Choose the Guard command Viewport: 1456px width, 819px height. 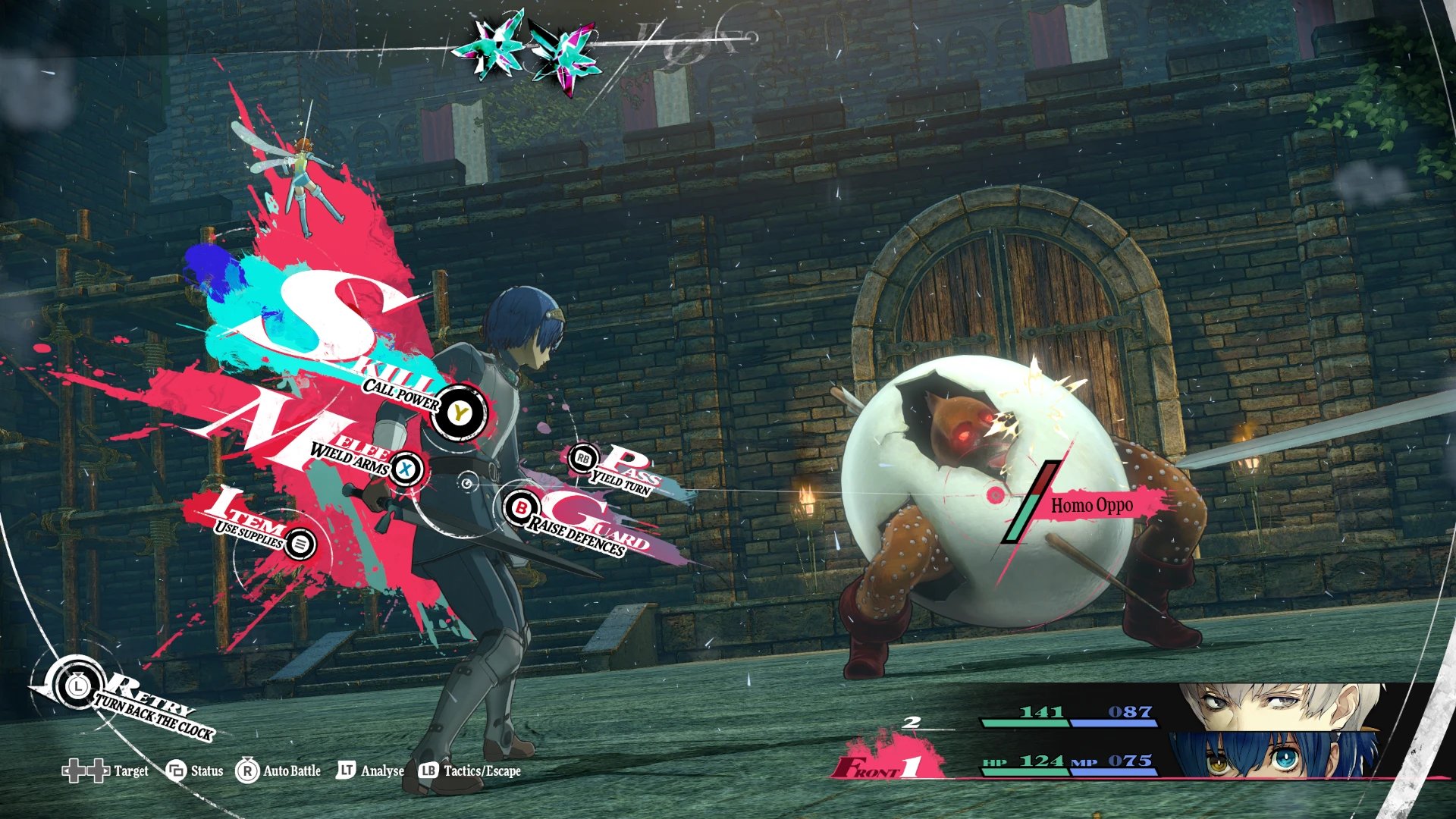point(521,509)
